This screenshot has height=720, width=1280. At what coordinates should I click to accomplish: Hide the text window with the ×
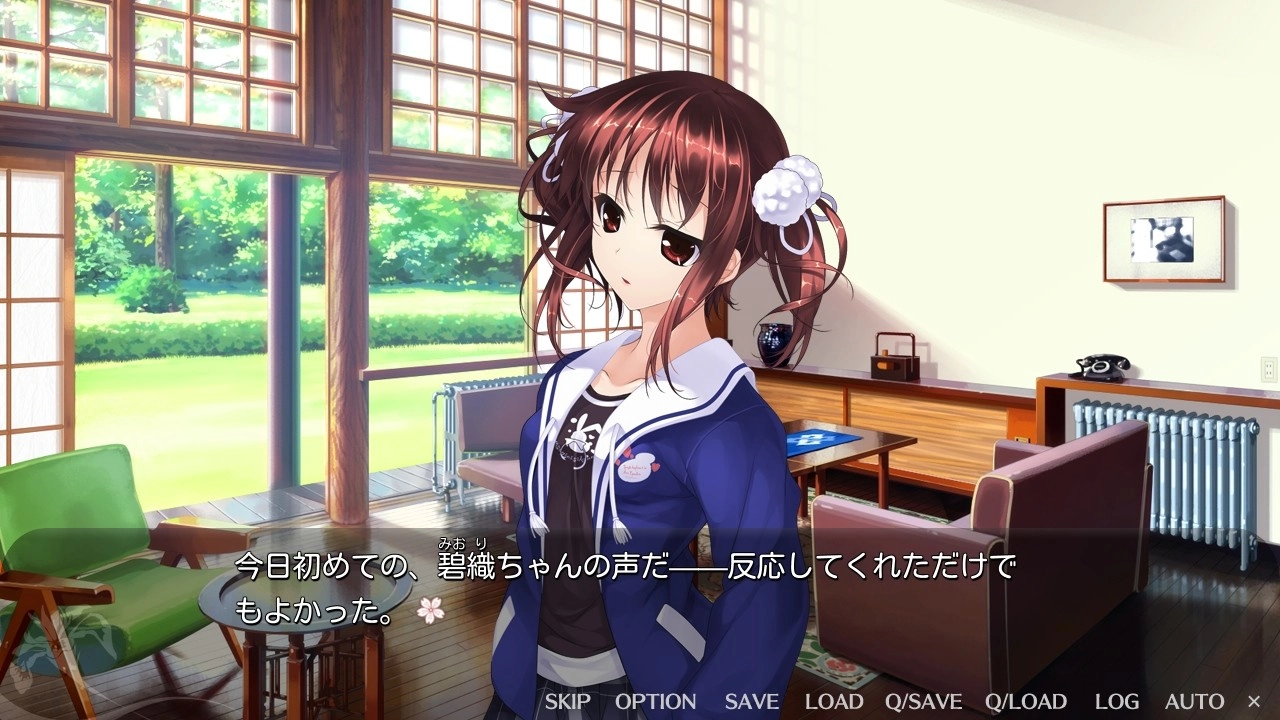(1254, 701)
